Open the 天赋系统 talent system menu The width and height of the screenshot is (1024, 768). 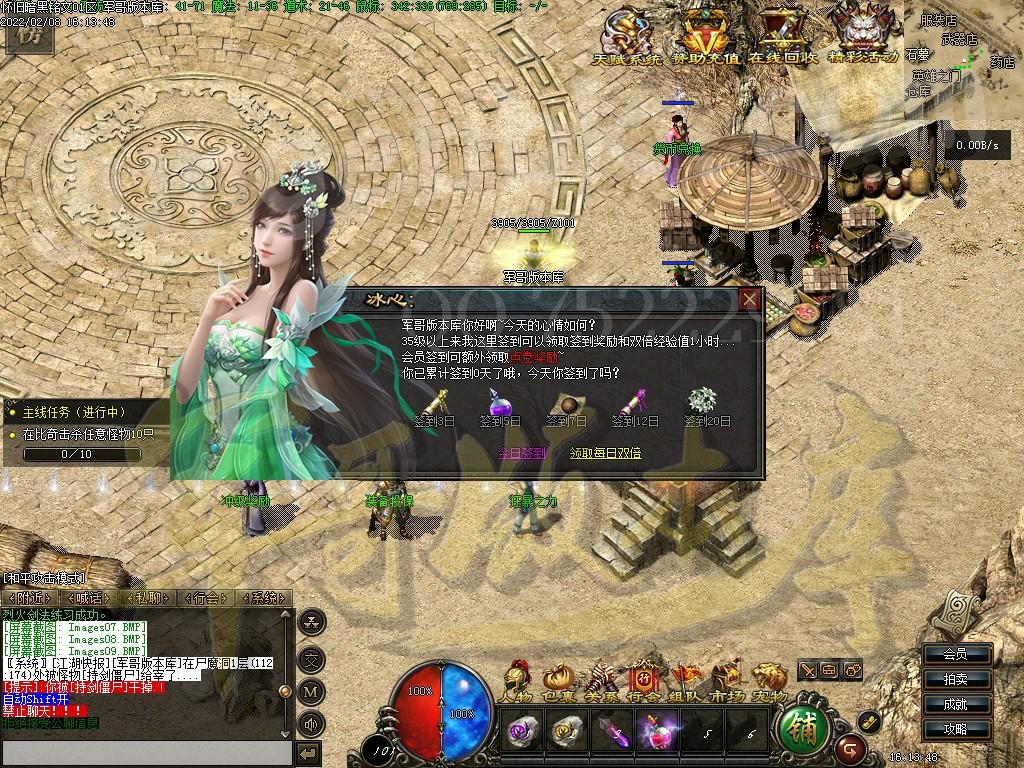(x=628, y=38)
